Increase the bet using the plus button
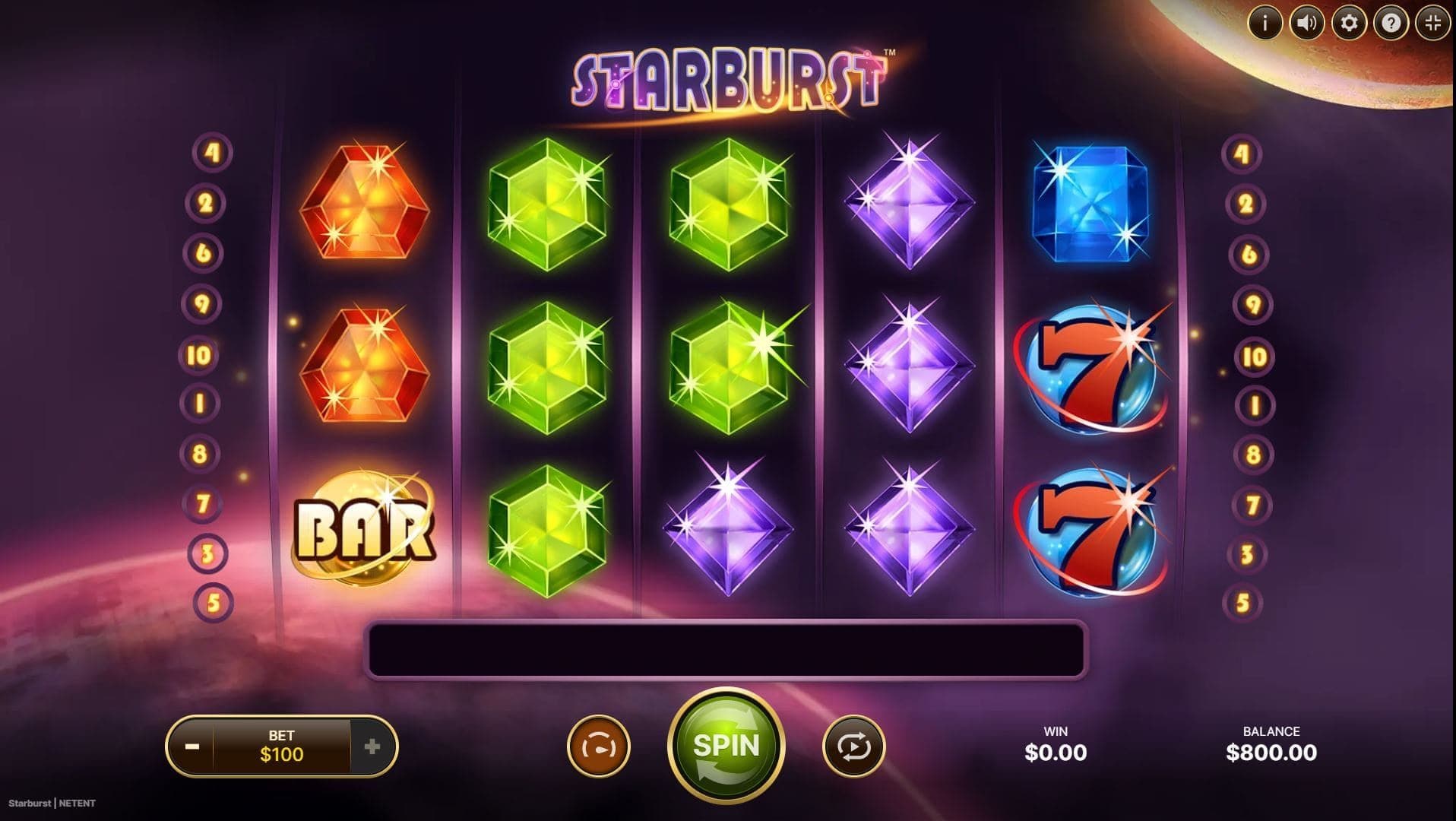The width and height of the screenshot is (1456, 821). pyautogui.click(x=372, y=747)
